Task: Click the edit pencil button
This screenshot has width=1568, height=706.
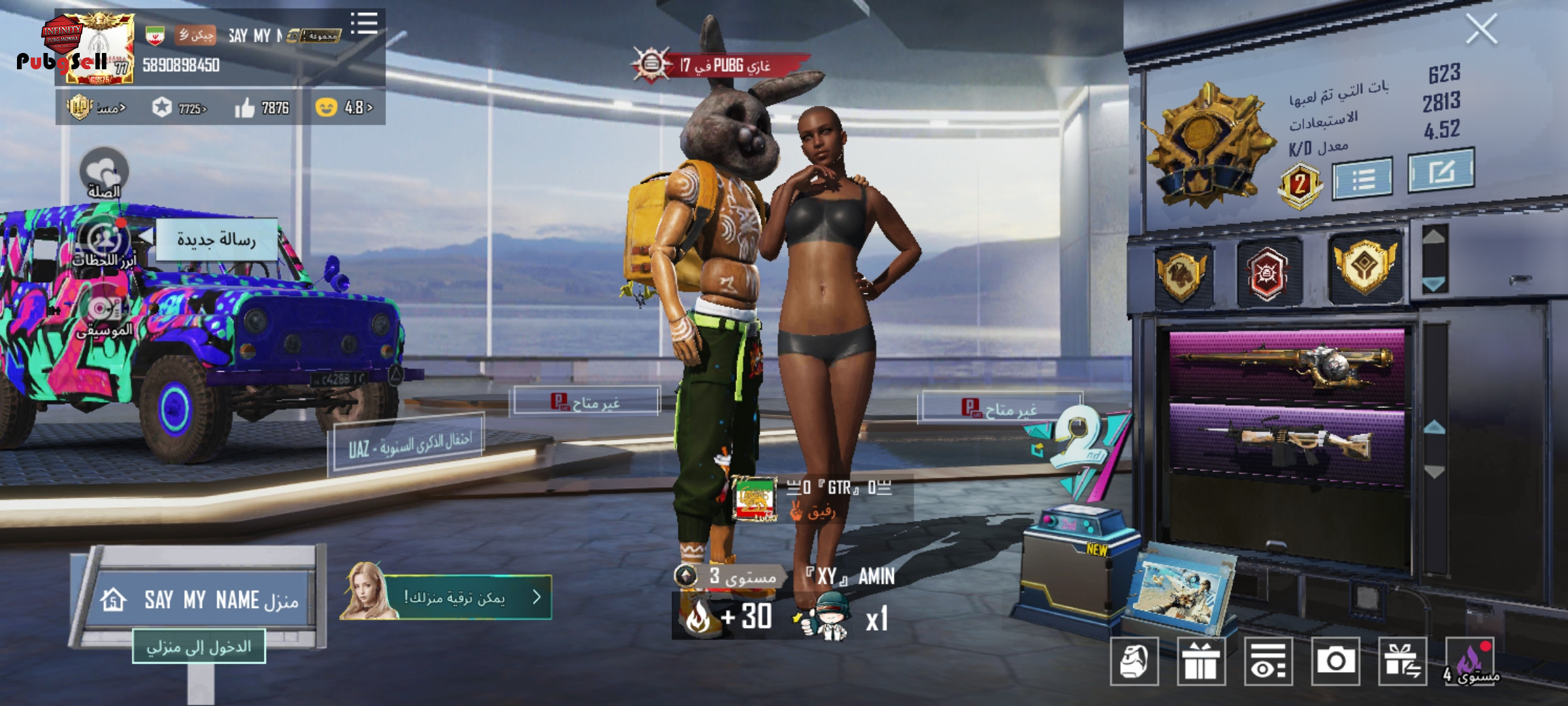Action: [1441, 171]
